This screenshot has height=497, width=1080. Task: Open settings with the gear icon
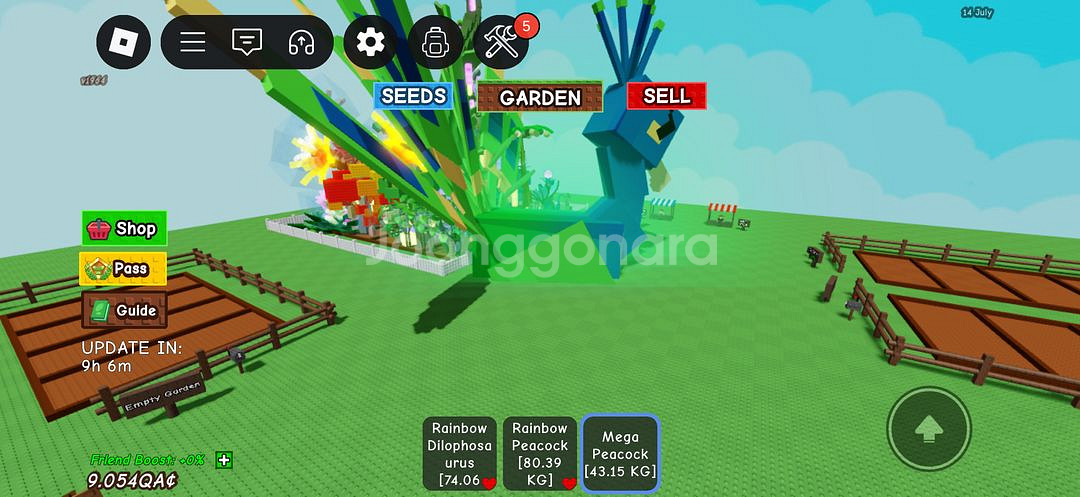pyautogui.click(x=371, y=42)
